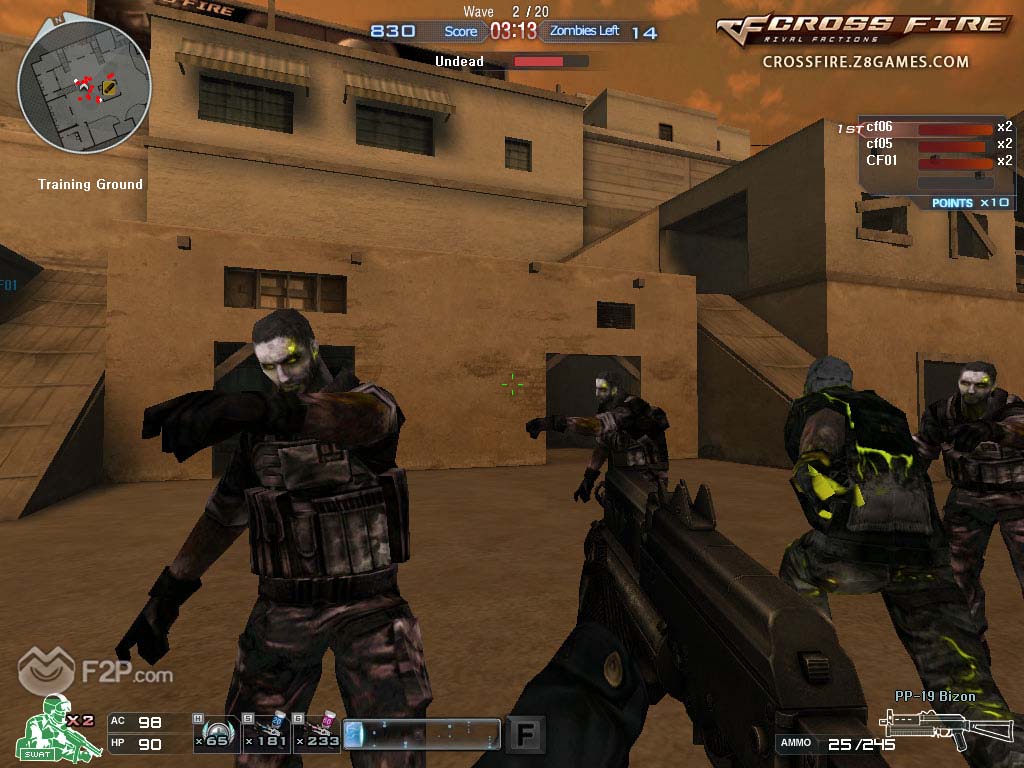
Task: Click the F2P.com watermark logo
Action: click(95, 676)
